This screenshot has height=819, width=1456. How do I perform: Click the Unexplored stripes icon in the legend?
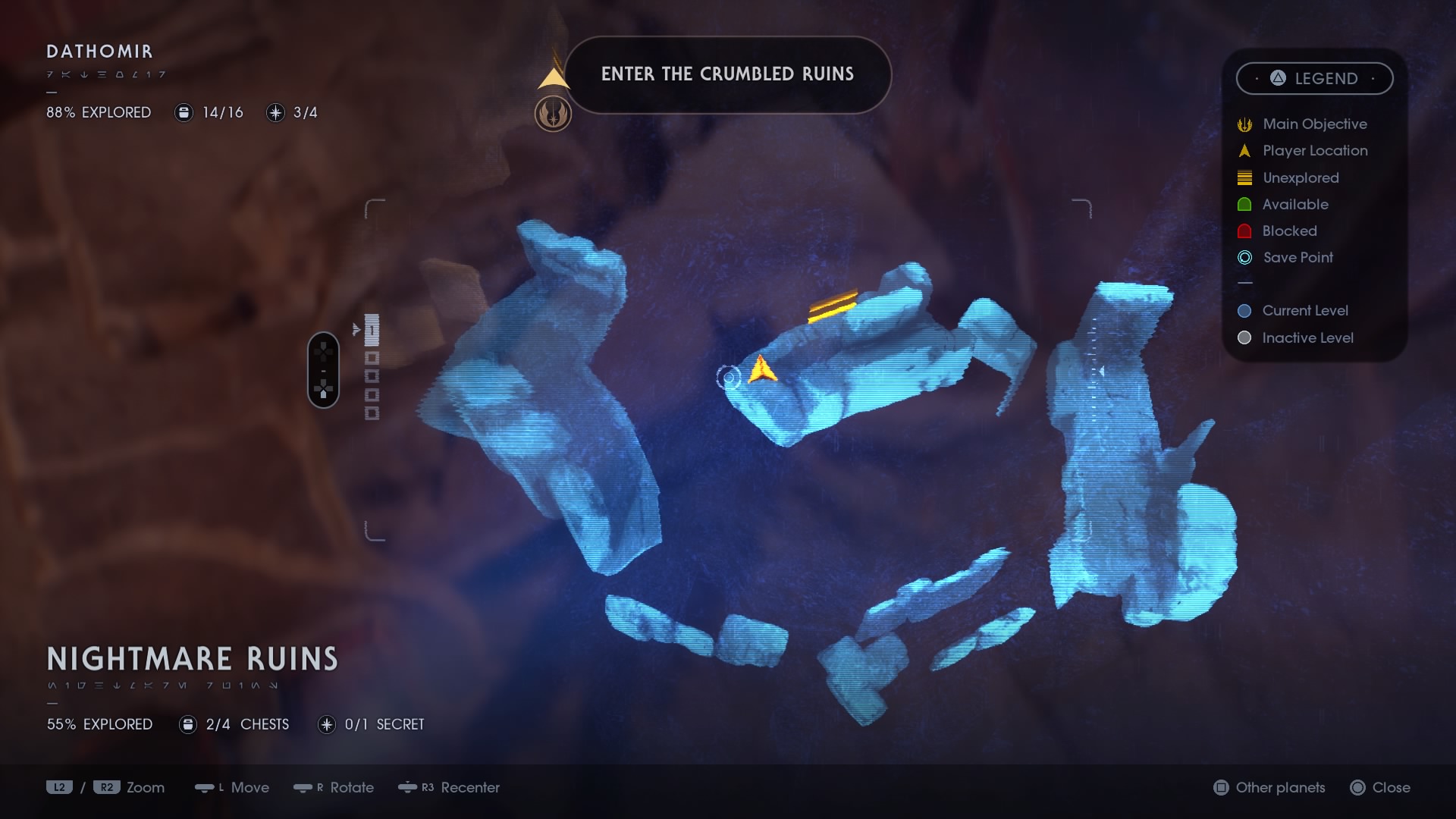click(1244, 177)
